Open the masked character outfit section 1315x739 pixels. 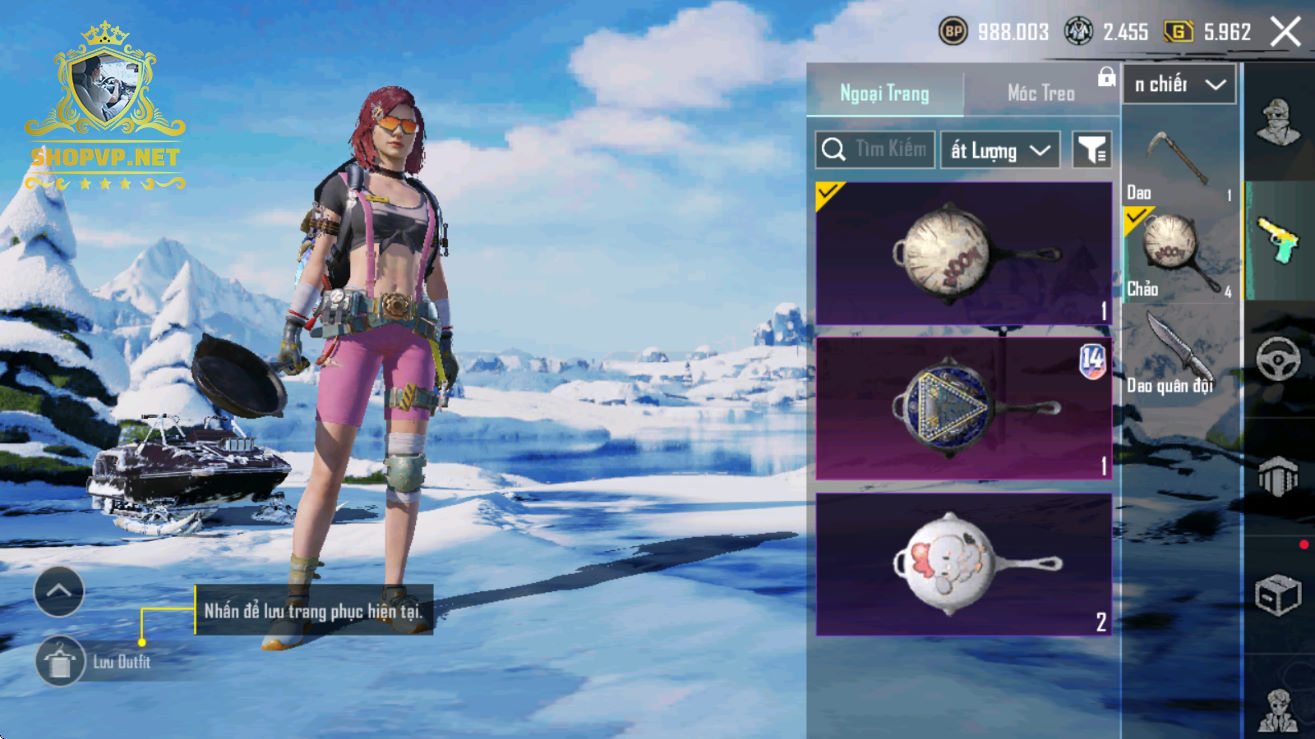(x=1278, y=123)
